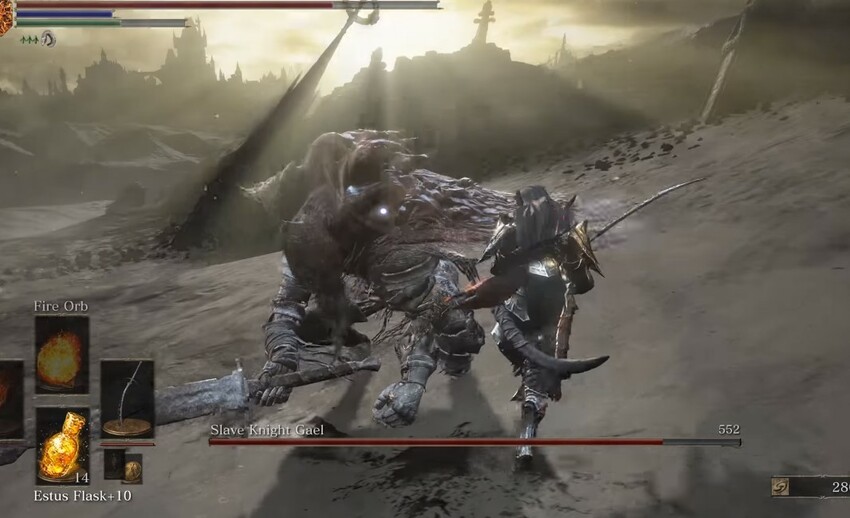Click the green arrows buff icon
The width and height of the screenshot is (850, 518).
click(x=28, y=39)
